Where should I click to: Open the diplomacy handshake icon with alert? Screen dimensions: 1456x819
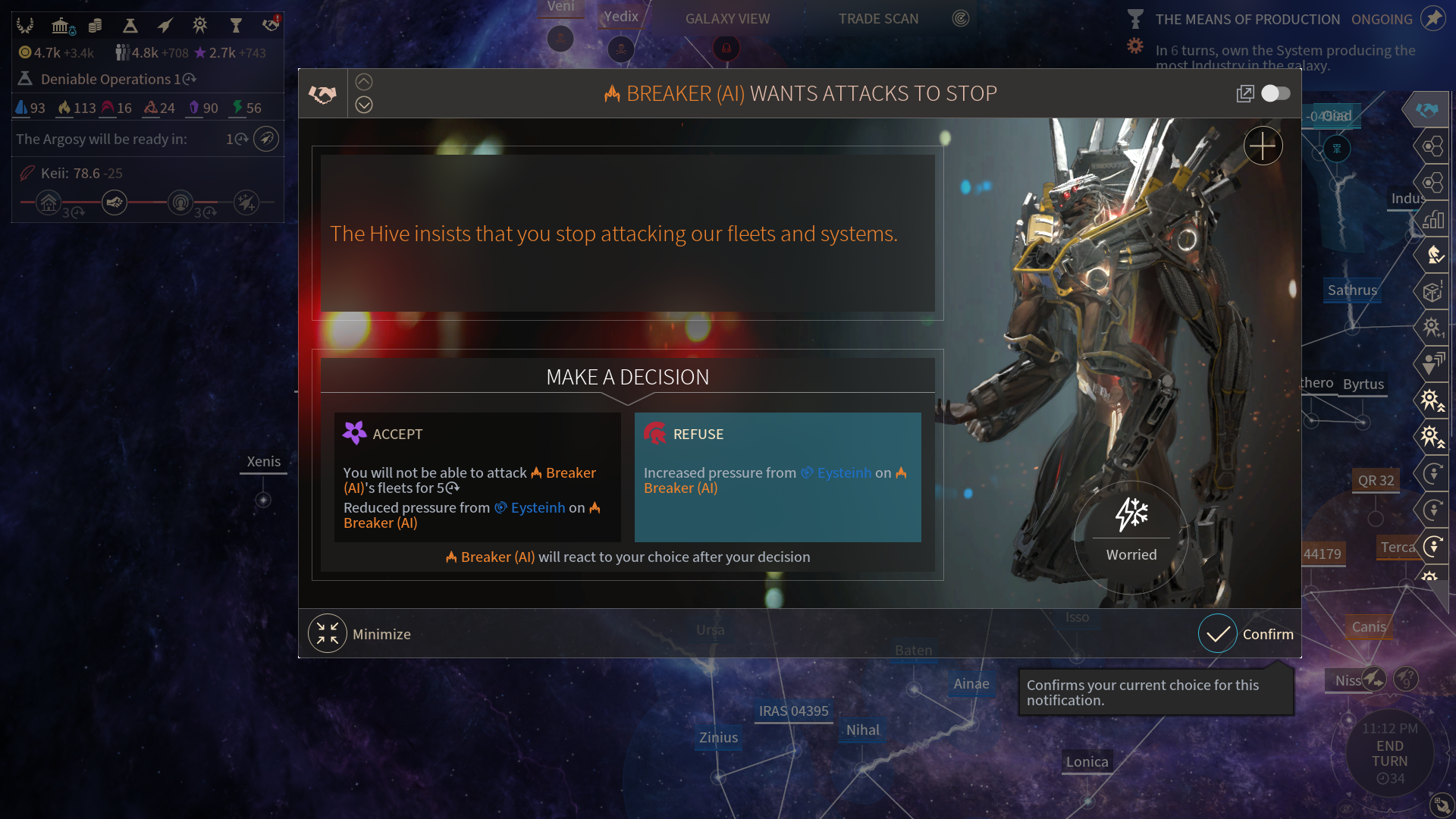pos(271,24)
